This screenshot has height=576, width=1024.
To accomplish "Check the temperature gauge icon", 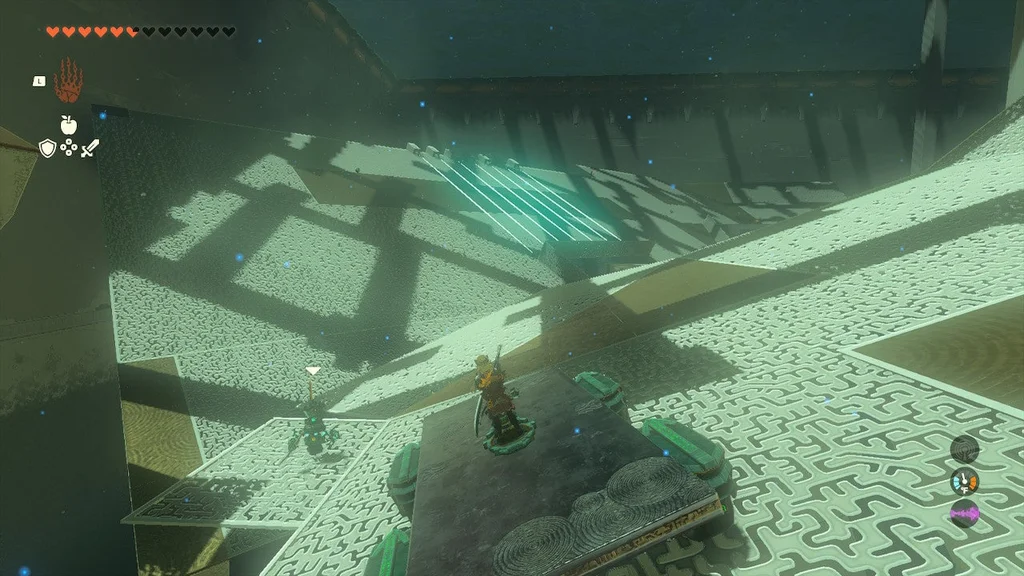I will (964, 481).
